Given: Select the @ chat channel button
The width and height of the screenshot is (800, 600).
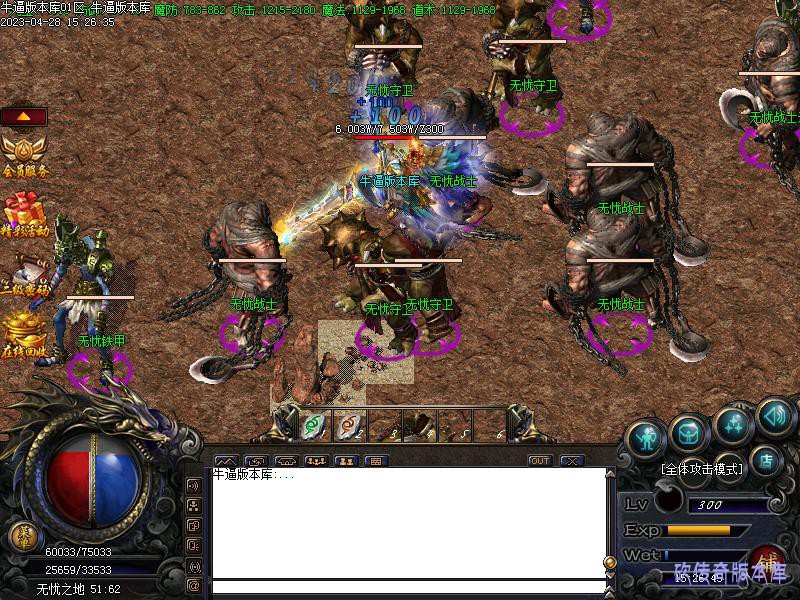Looking at the screenshot, I should 194,585.
